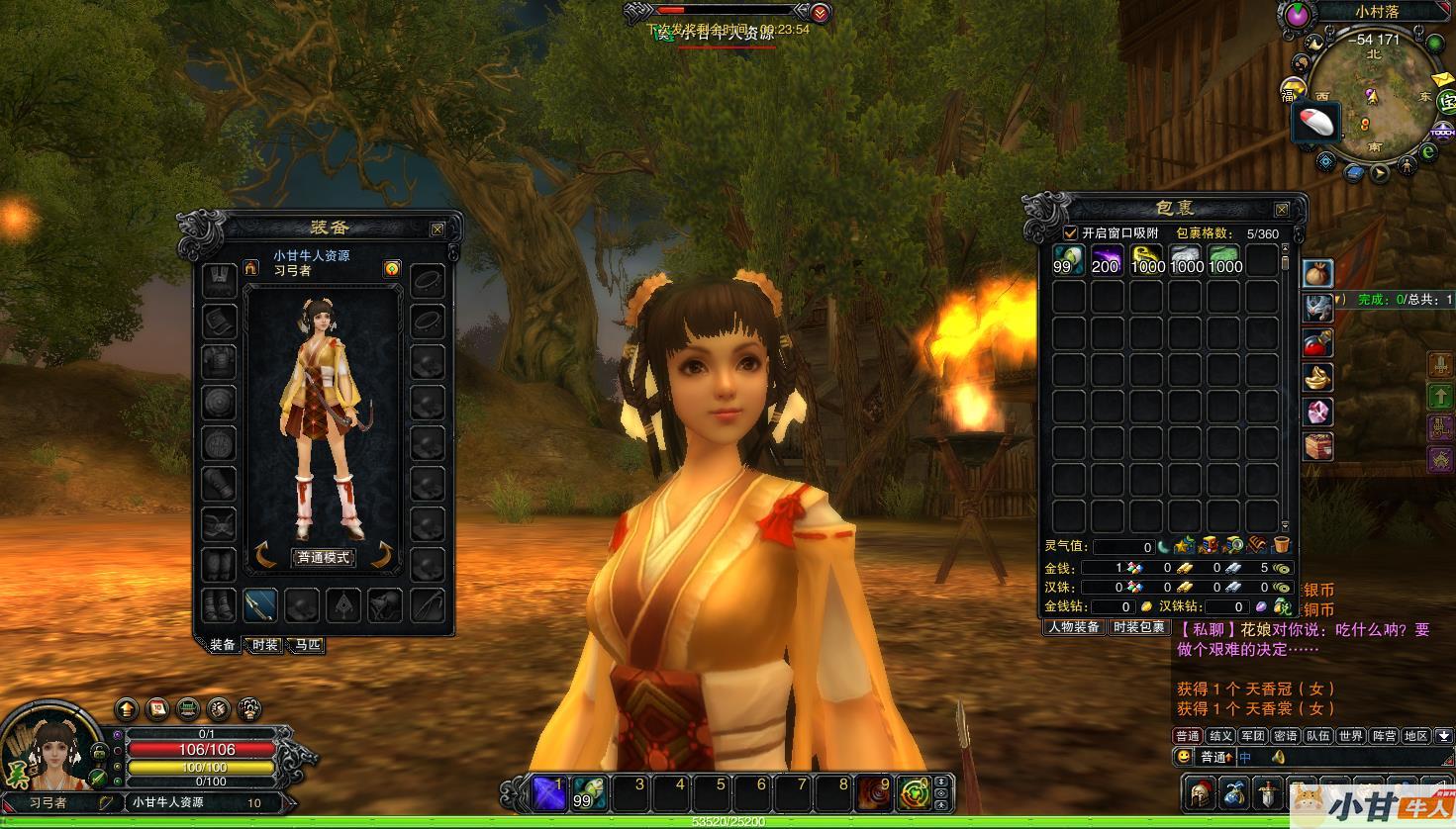This screenshot has width=1456, height=829.
Task: Rotate character preview with right arrow
Action: pos(382,555)
